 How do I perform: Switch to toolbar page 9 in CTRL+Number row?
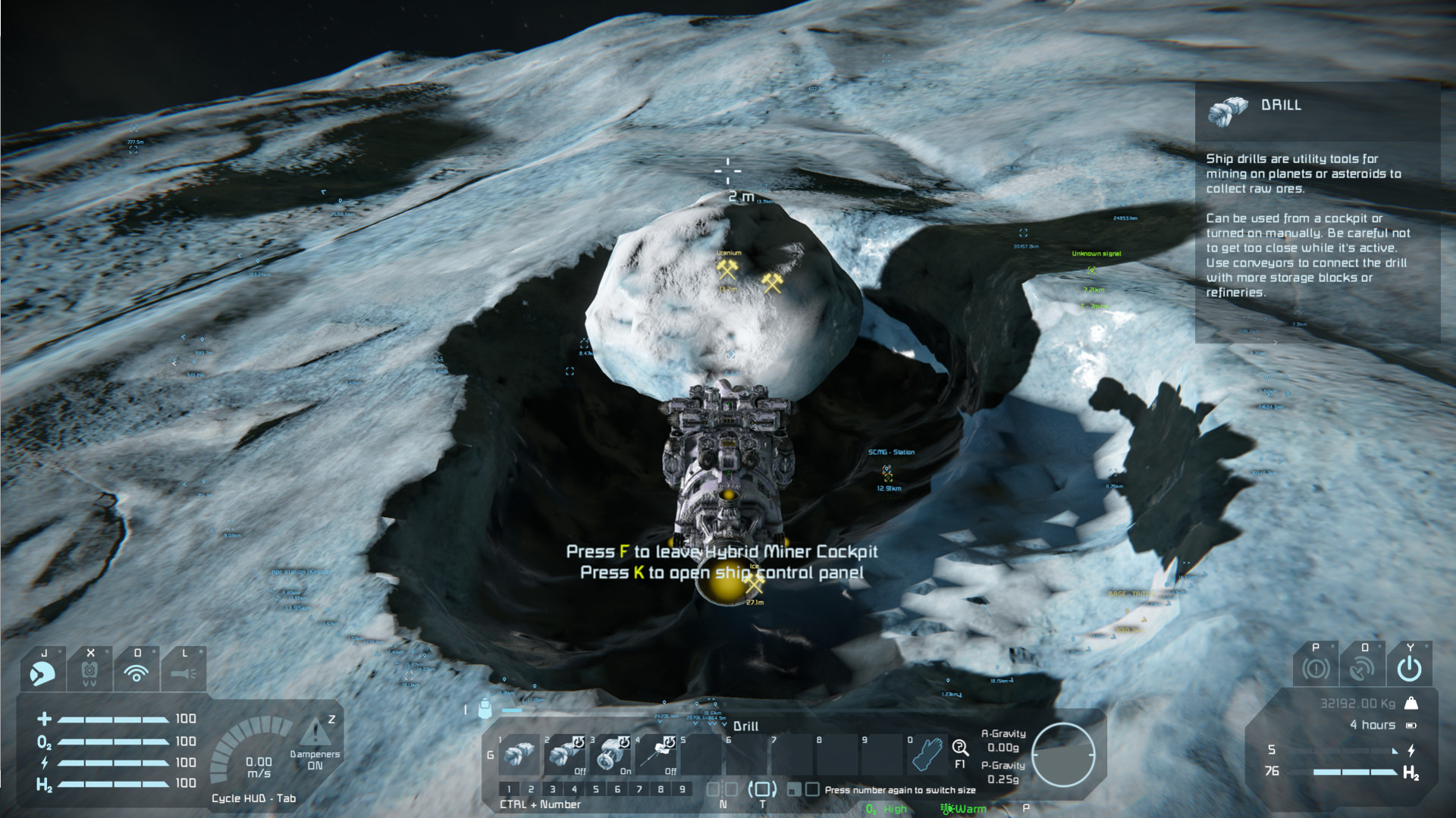click(x=682, y=789)
